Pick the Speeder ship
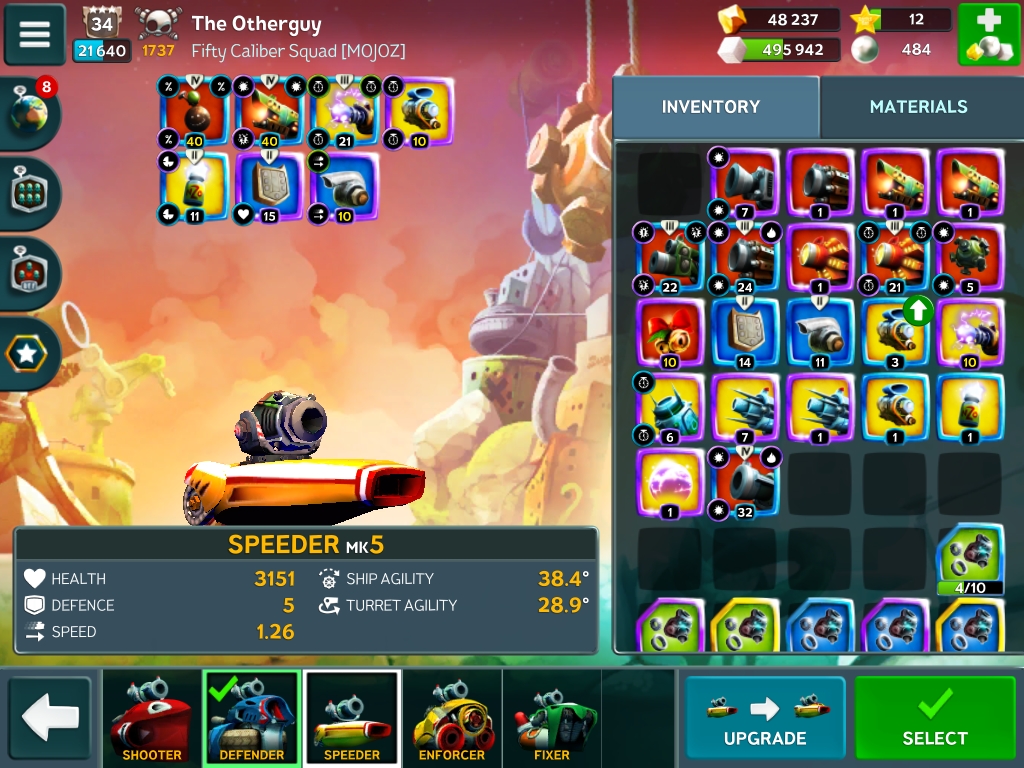The image size is (1024, 768). coord(352,718)
